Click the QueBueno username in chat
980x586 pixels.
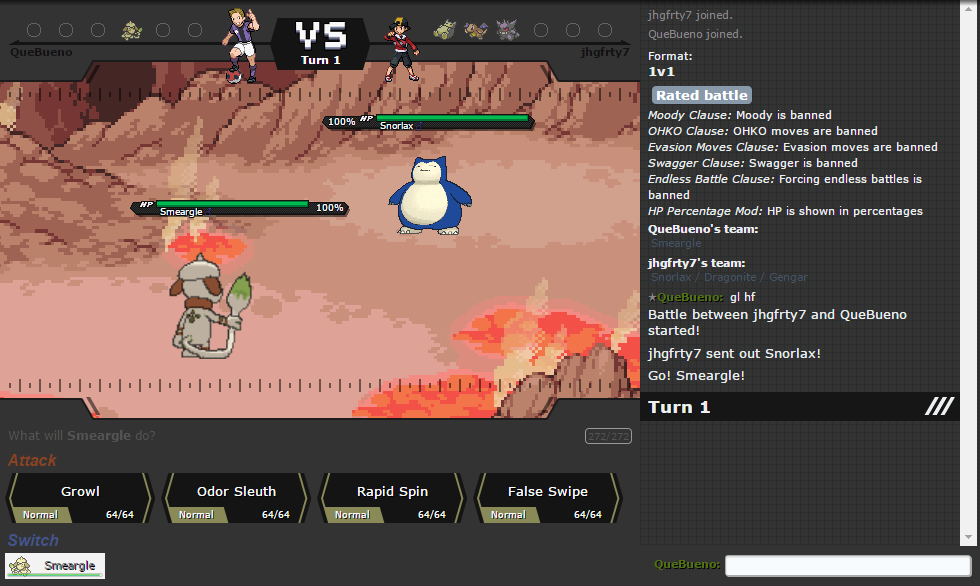coord(690,297)
